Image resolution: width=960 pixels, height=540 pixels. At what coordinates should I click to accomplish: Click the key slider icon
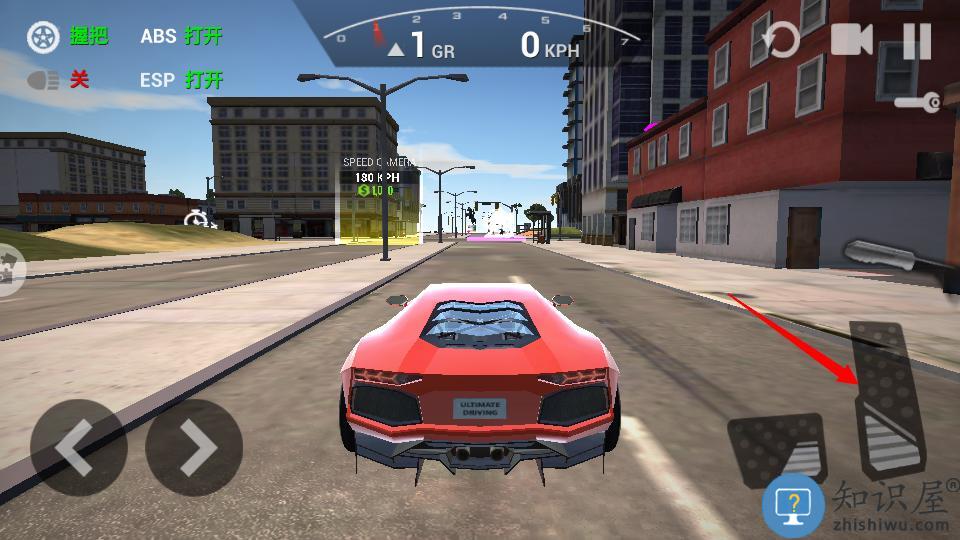[918, 101]
